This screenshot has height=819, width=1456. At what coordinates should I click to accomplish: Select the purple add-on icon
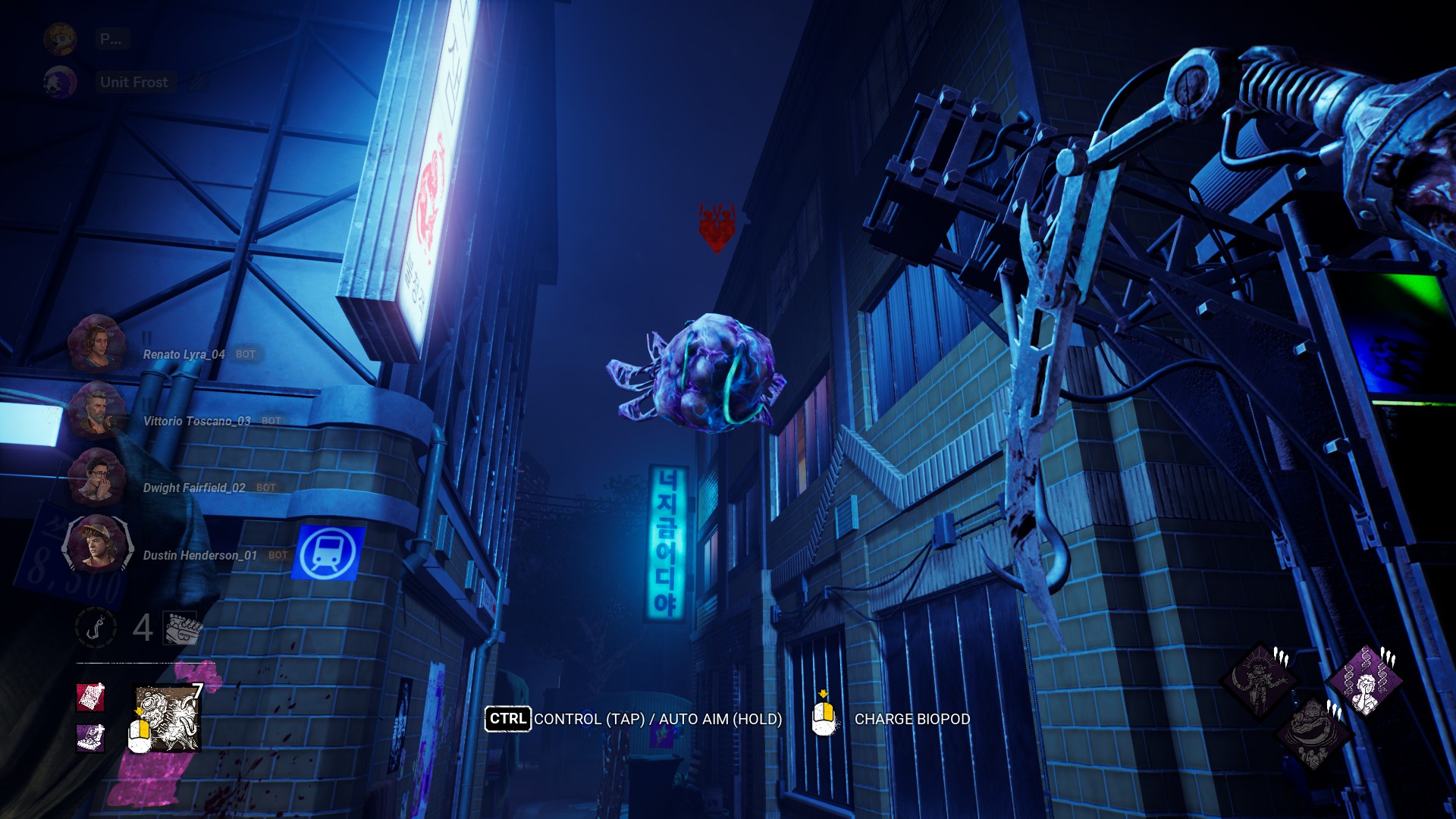(x=89, y=737)
